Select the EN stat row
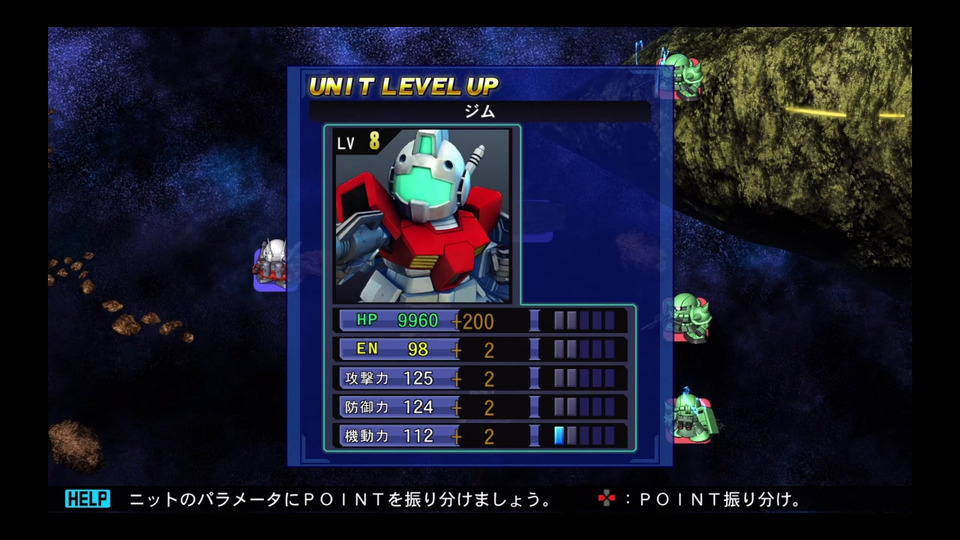Viewport: 960px width, 540px height. coord(480,350)
